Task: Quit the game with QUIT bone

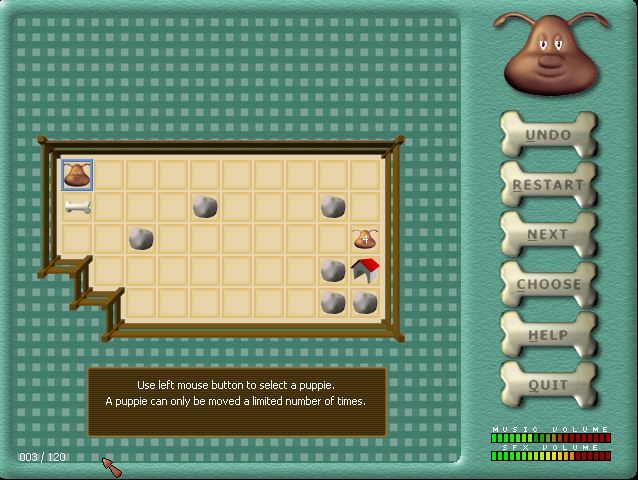Action: click(x=548, y=385)
